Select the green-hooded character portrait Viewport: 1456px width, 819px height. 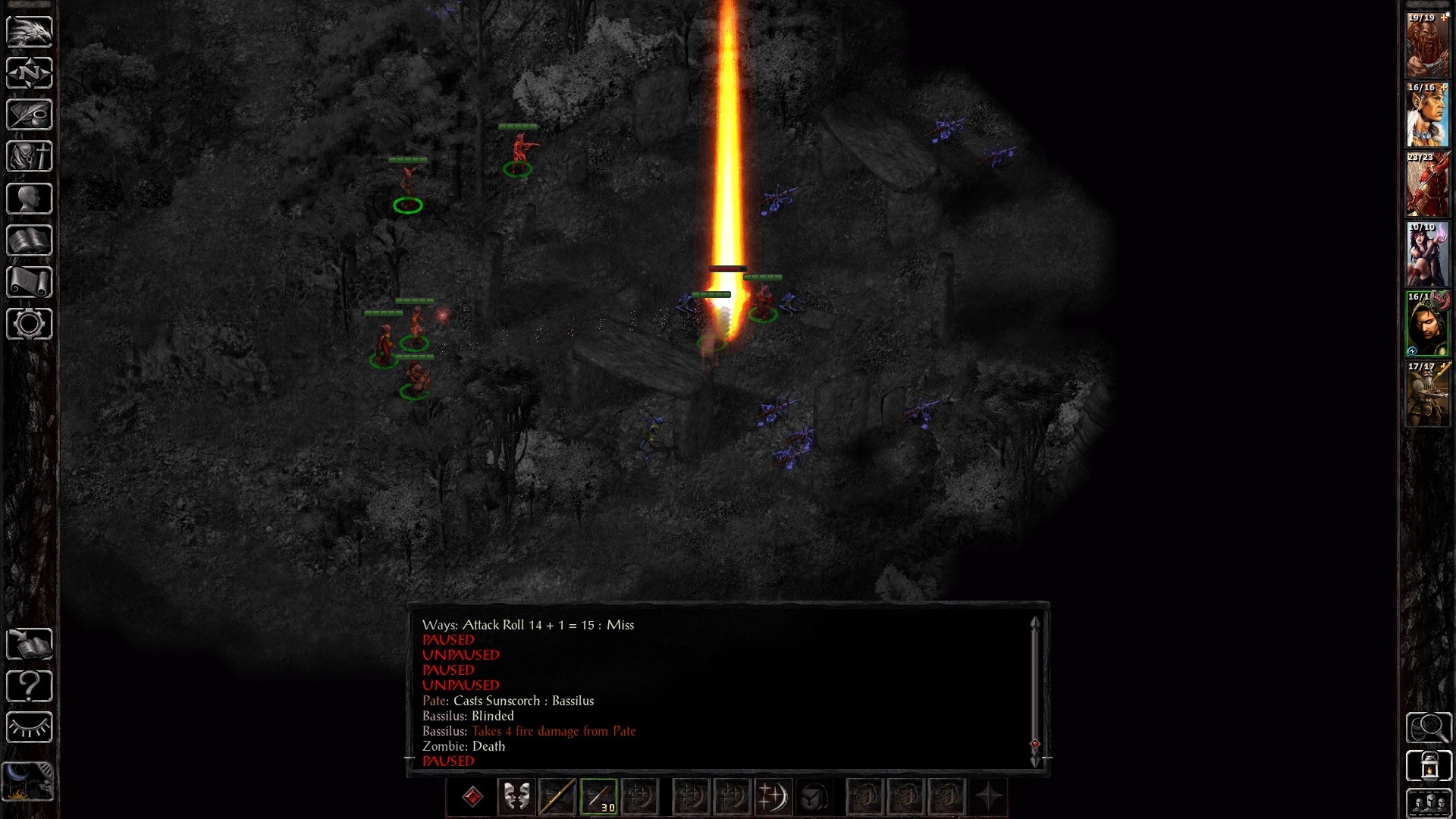click(1428, 325)
